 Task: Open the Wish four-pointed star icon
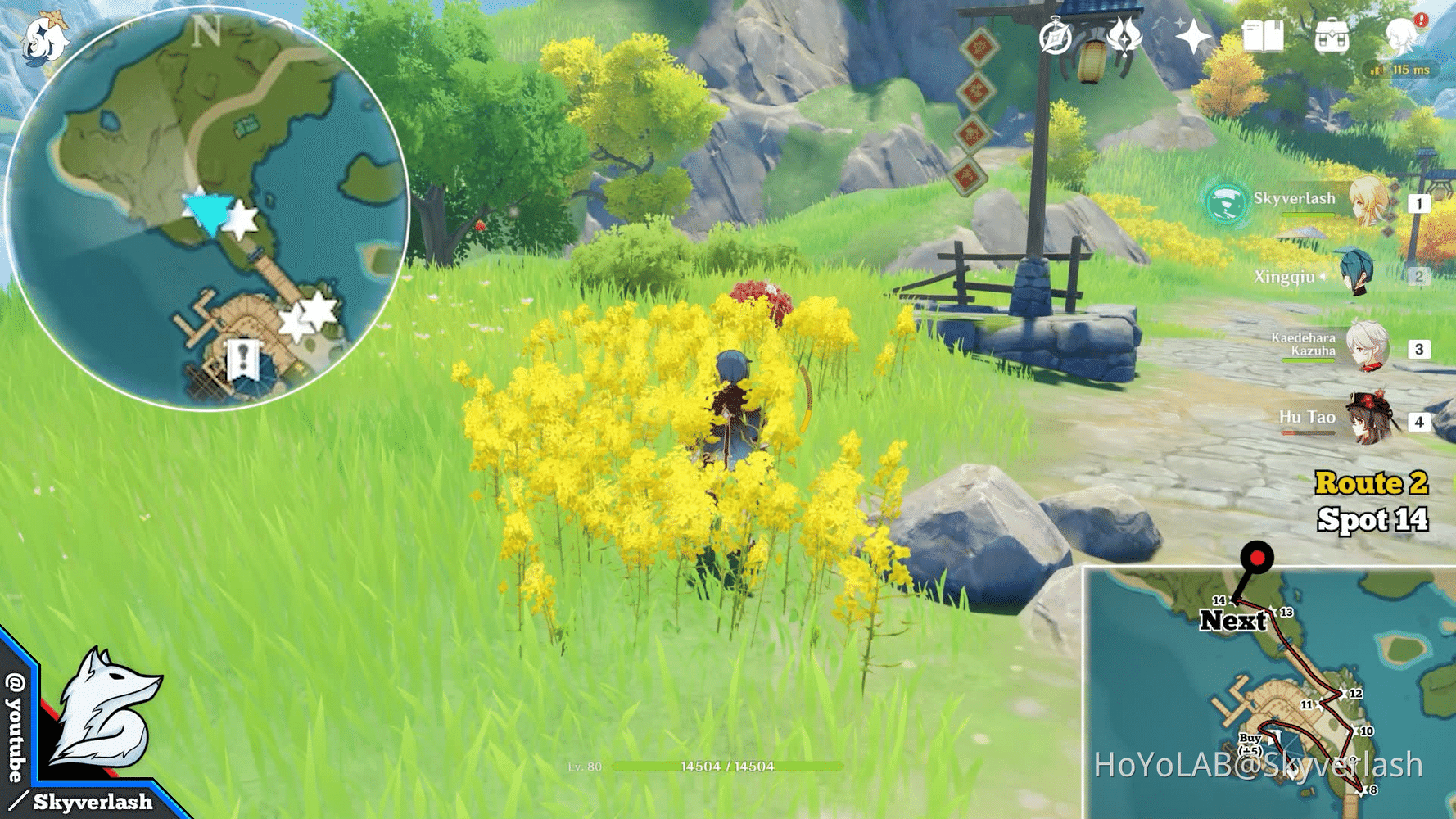(x=1192, y=37)
